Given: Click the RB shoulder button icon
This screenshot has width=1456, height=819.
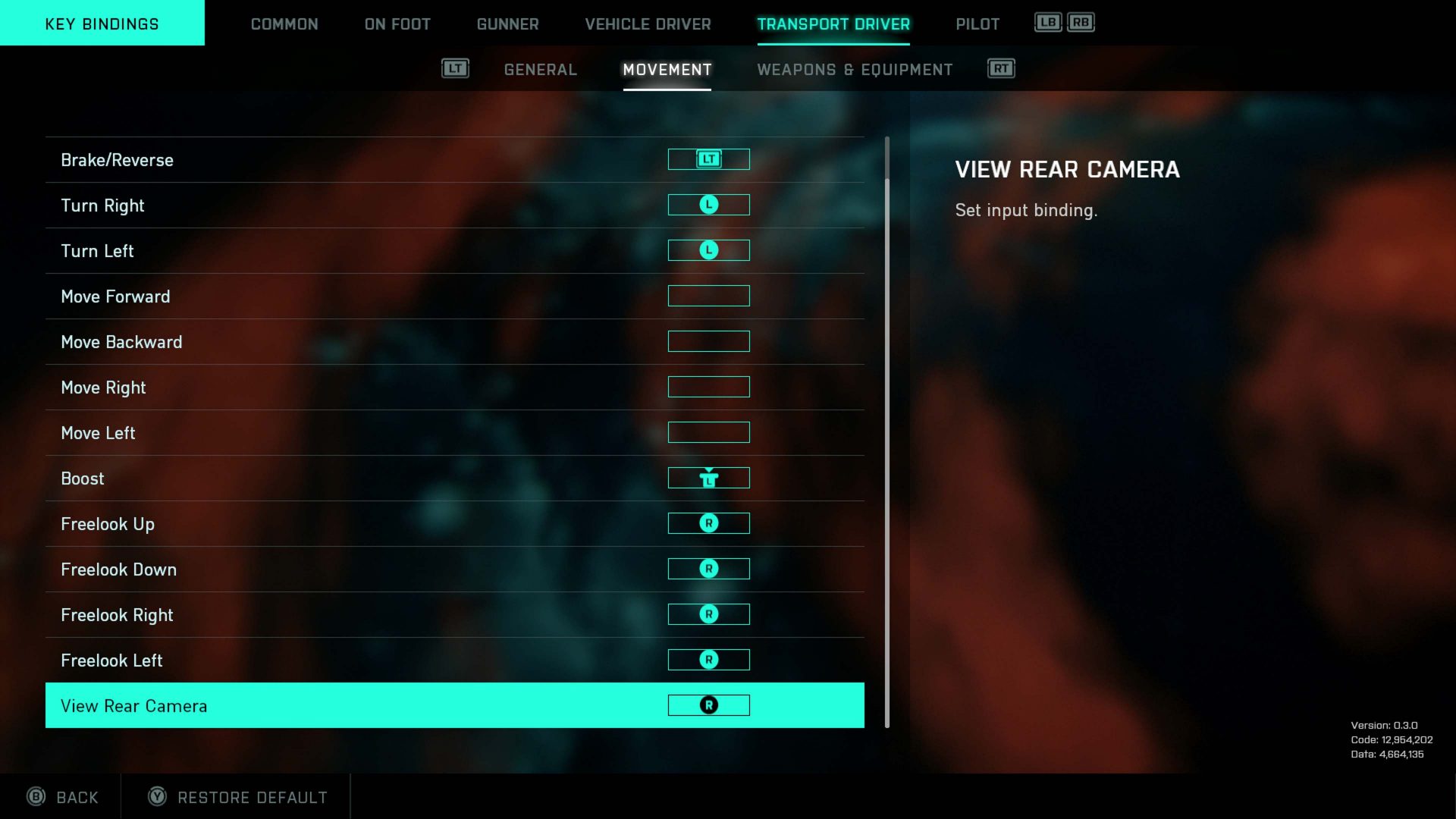Looking at the screenshot, I should tap(1079, 22).
